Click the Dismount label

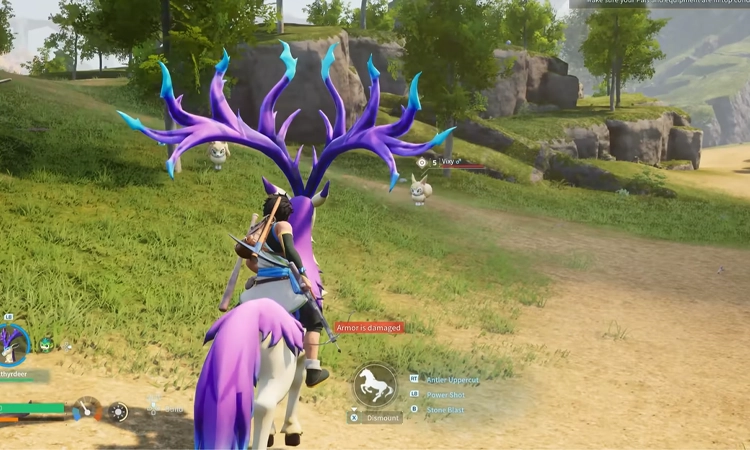(x=380, y=418)
